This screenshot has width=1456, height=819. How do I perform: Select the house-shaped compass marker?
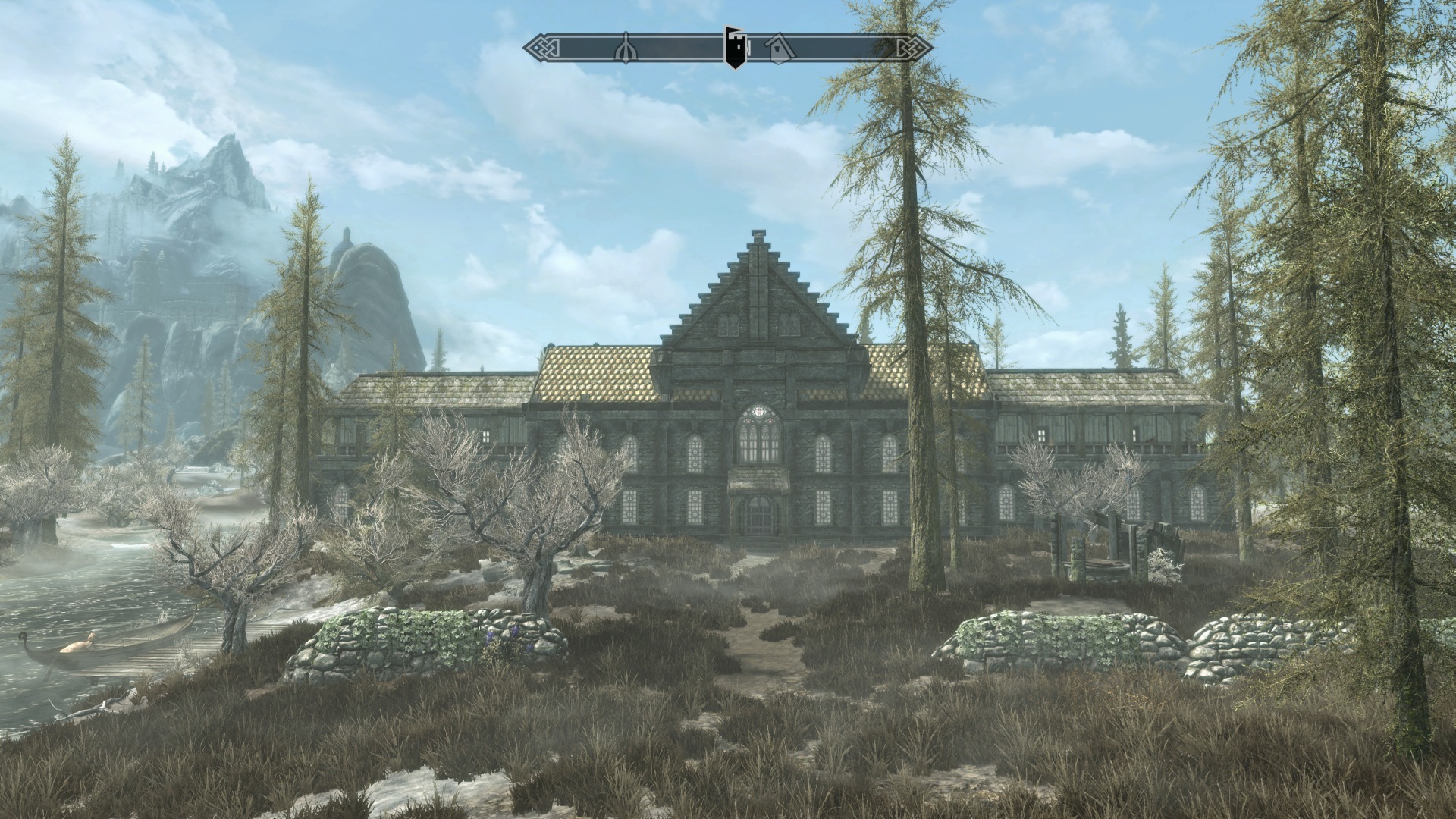(777, 47)
